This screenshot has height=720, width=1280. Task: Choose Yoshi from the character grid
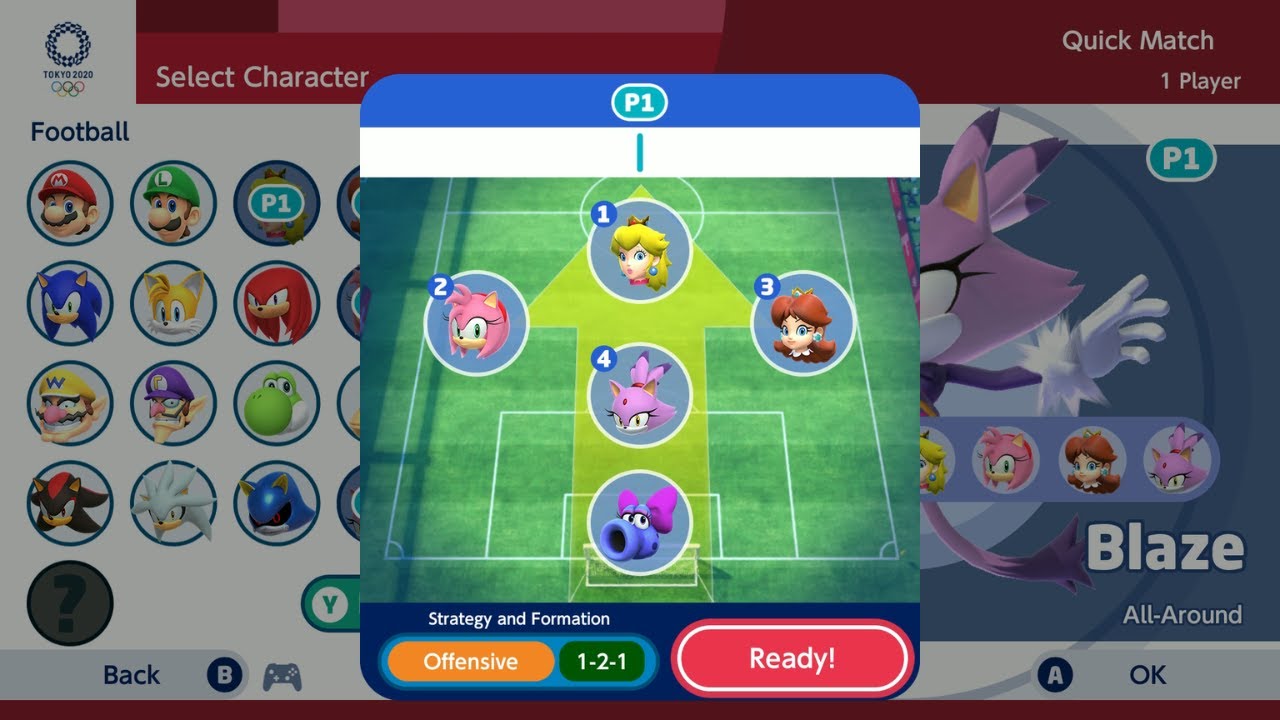pos(276,403)
